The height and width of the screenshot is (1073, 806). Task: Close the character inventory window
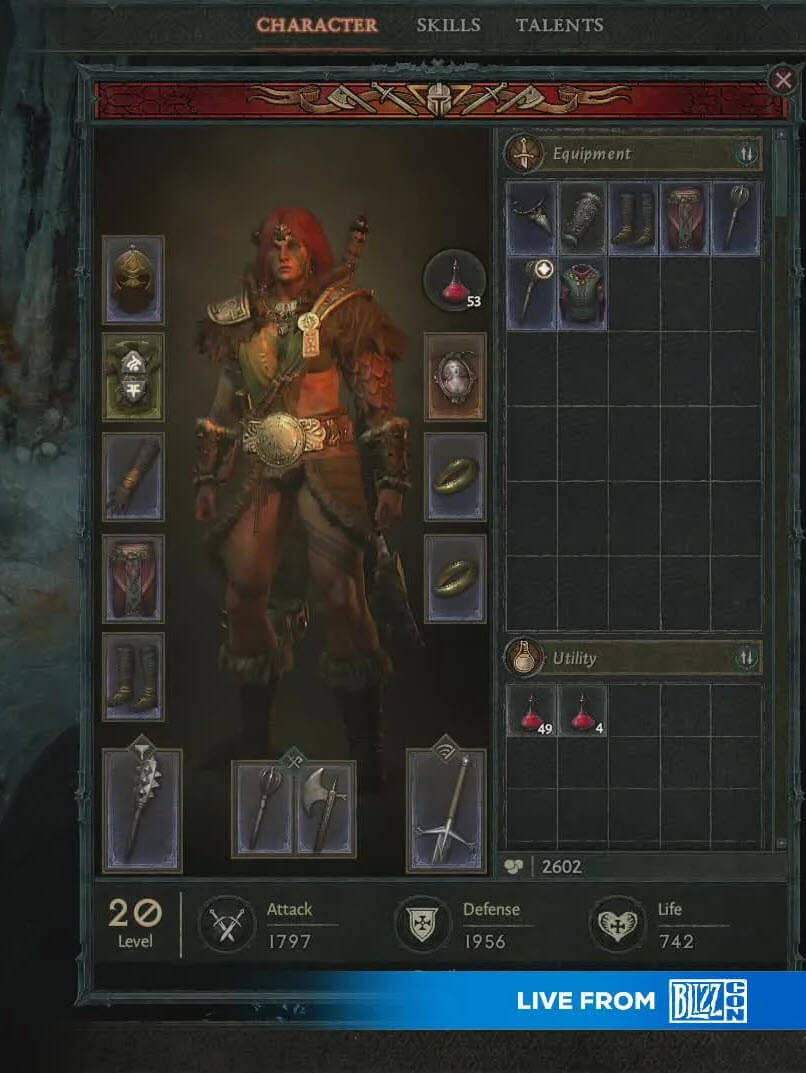point(782,80)
